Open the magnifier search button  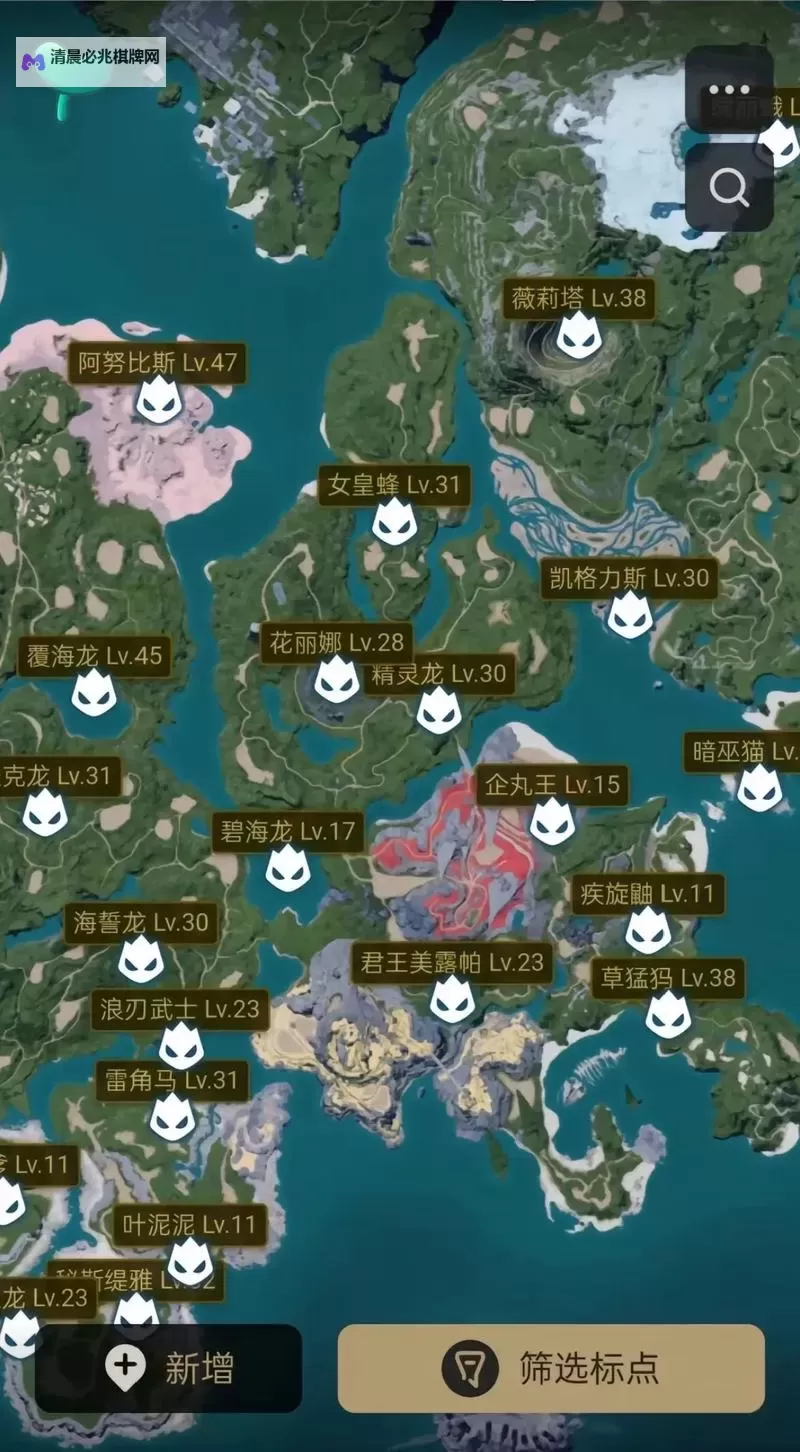[729, 187]
